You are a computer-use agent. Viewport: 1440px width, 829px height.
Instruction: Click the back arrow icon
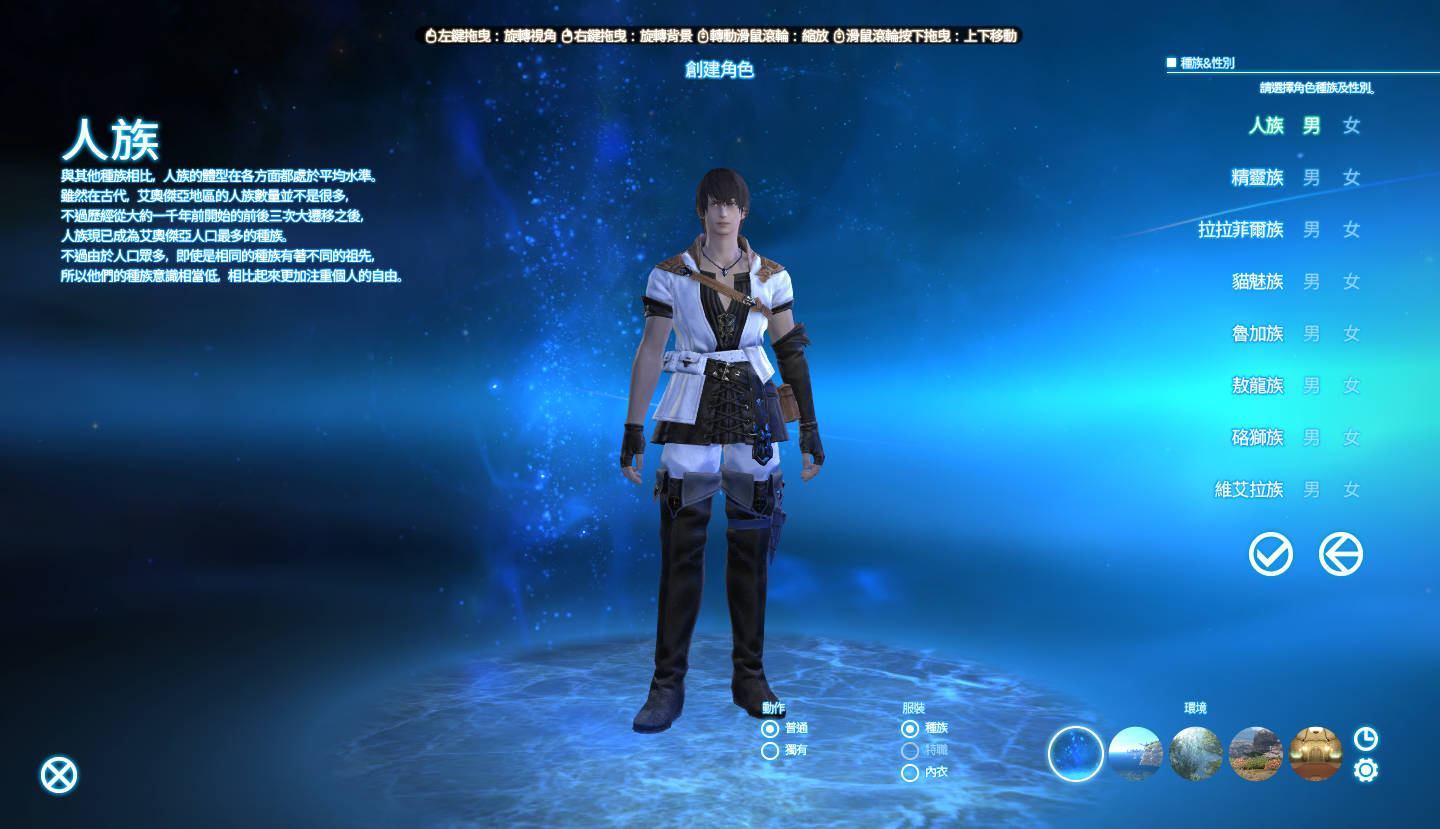point(1341,554)
